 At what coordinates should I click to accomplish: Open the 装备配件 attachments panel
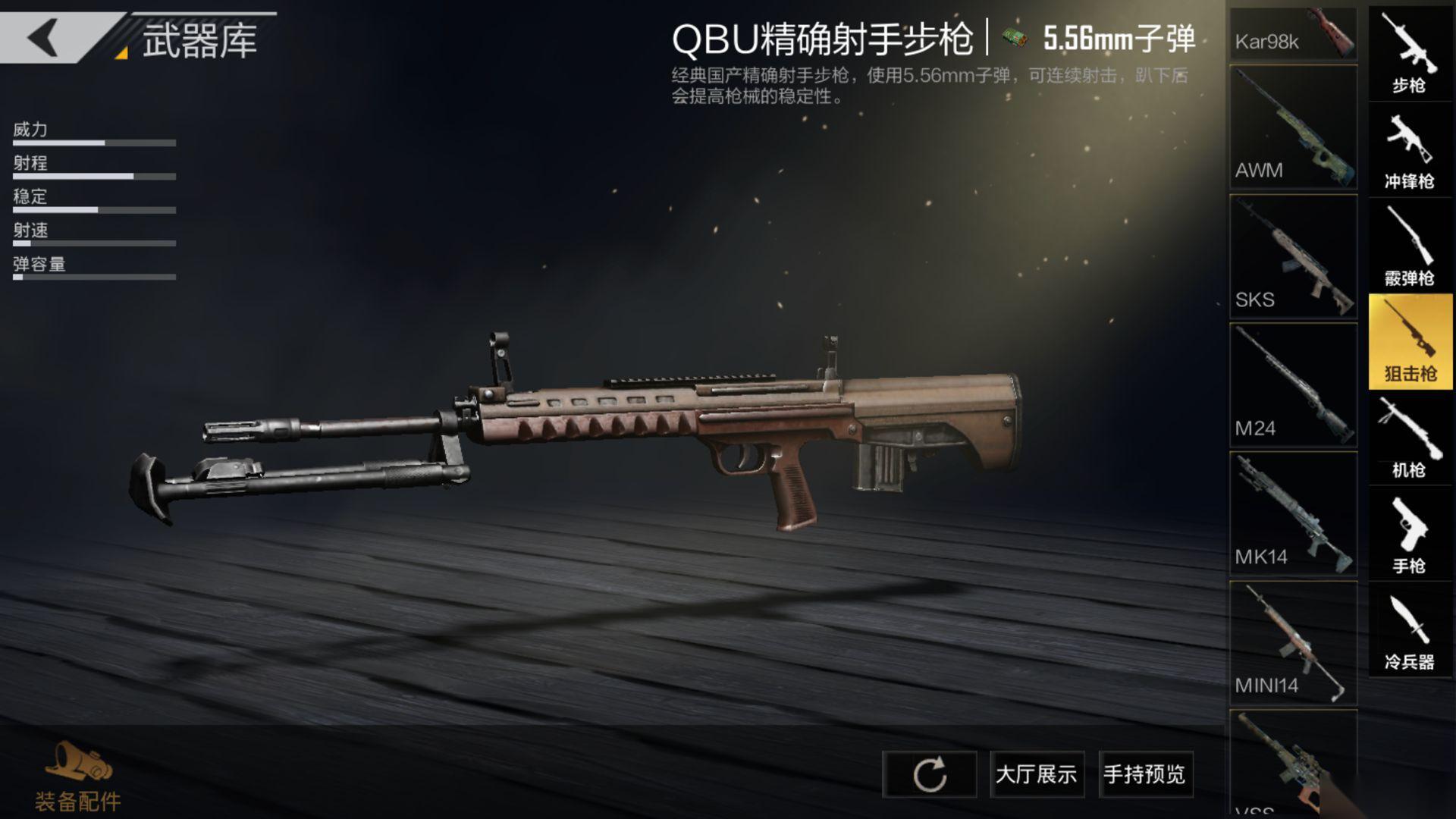coord(77,778)
